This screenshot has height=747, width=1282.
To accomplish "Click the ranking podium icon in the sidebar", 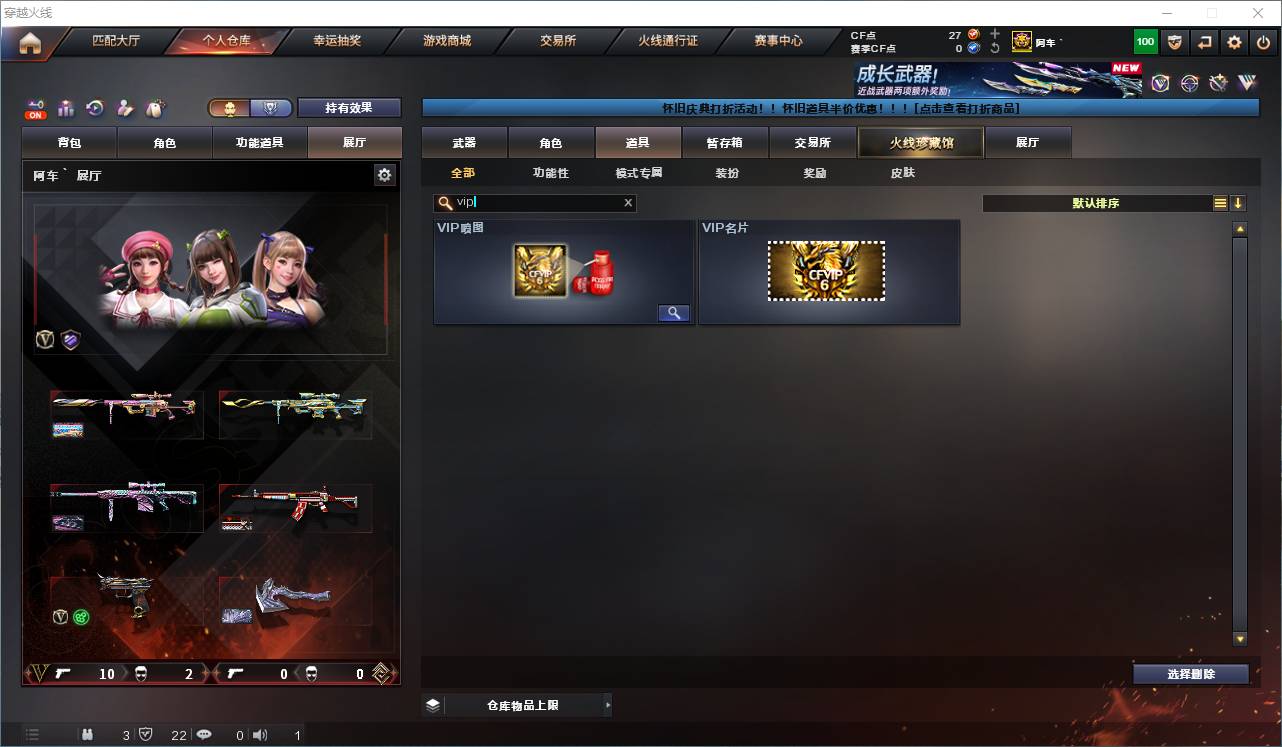I will (65, 106).
